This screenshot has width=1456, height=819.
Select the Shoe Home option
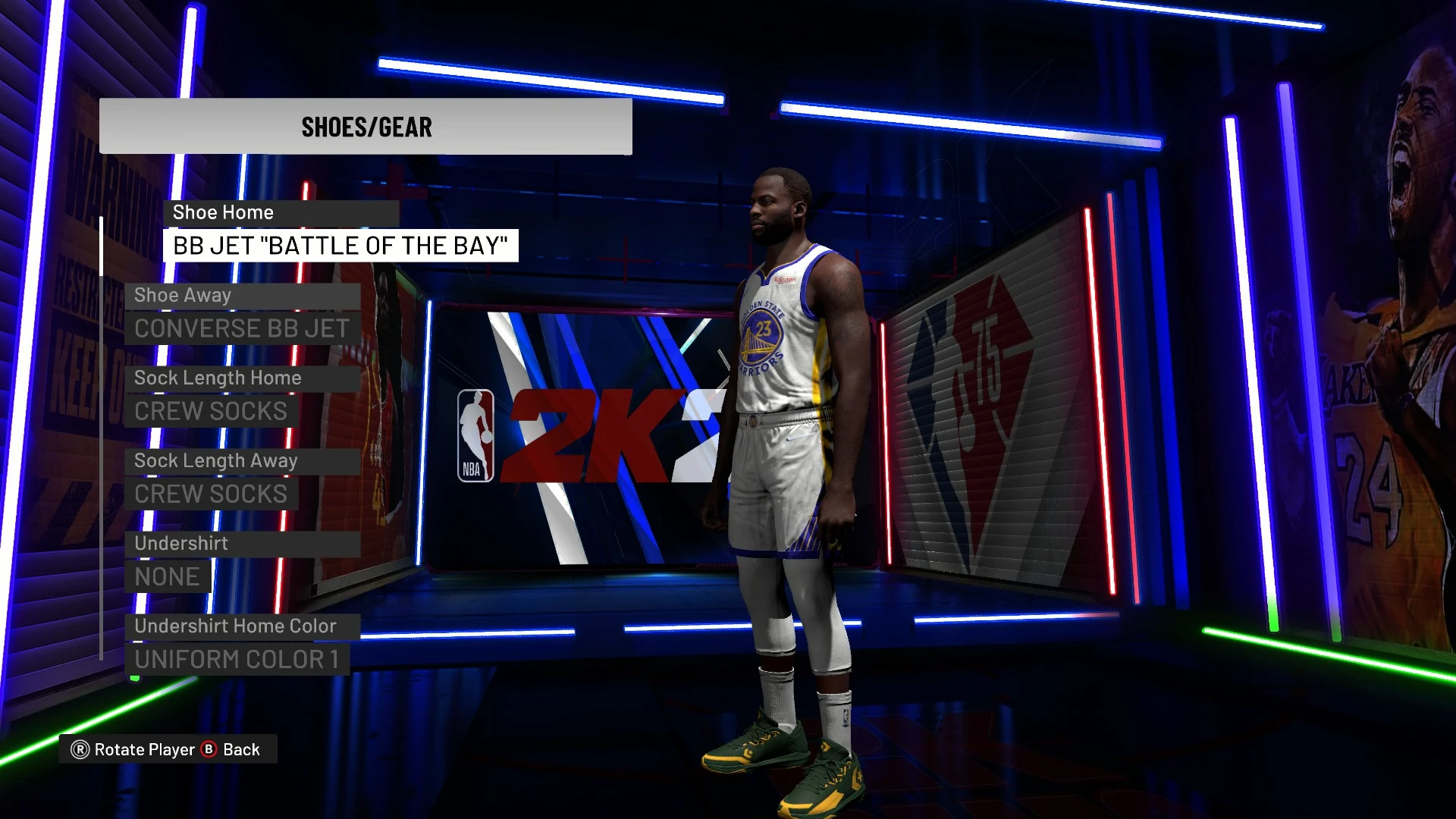pos(340,246)
